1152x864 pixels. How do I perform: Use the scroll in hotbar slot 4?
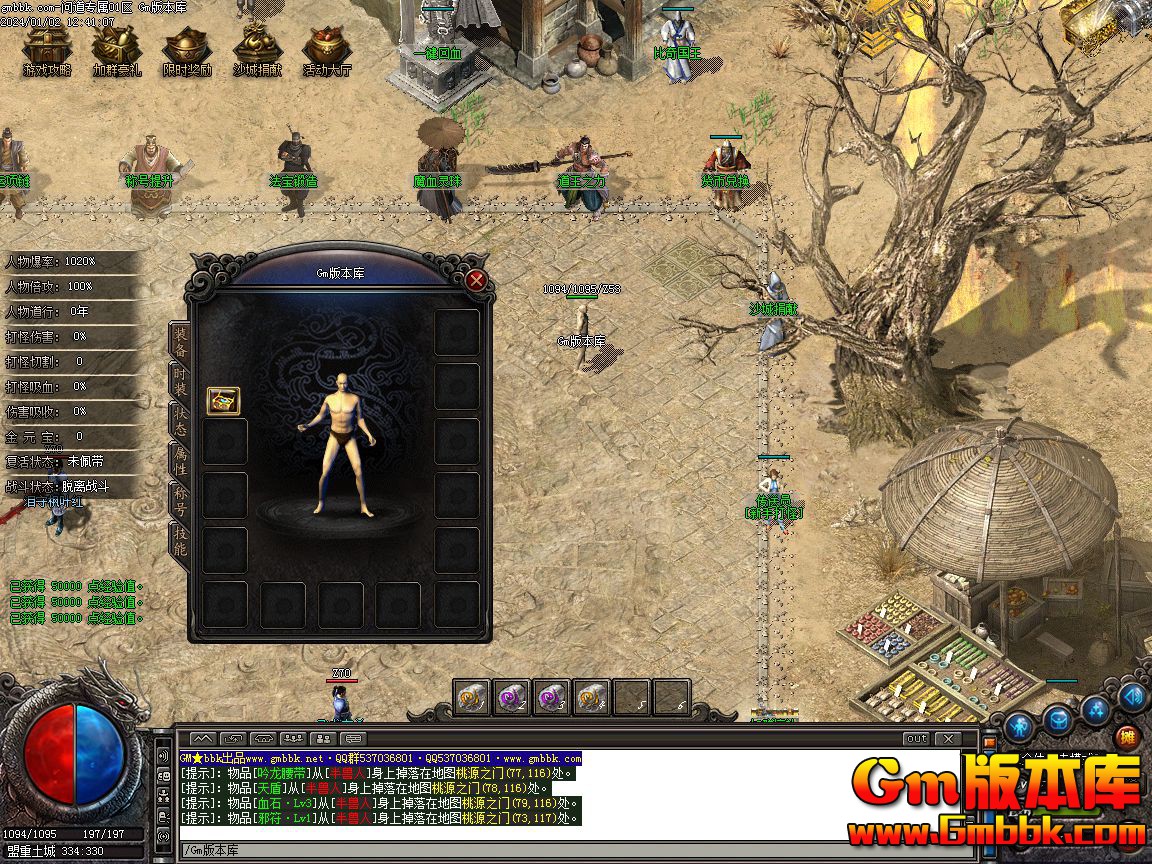(591, 697)
